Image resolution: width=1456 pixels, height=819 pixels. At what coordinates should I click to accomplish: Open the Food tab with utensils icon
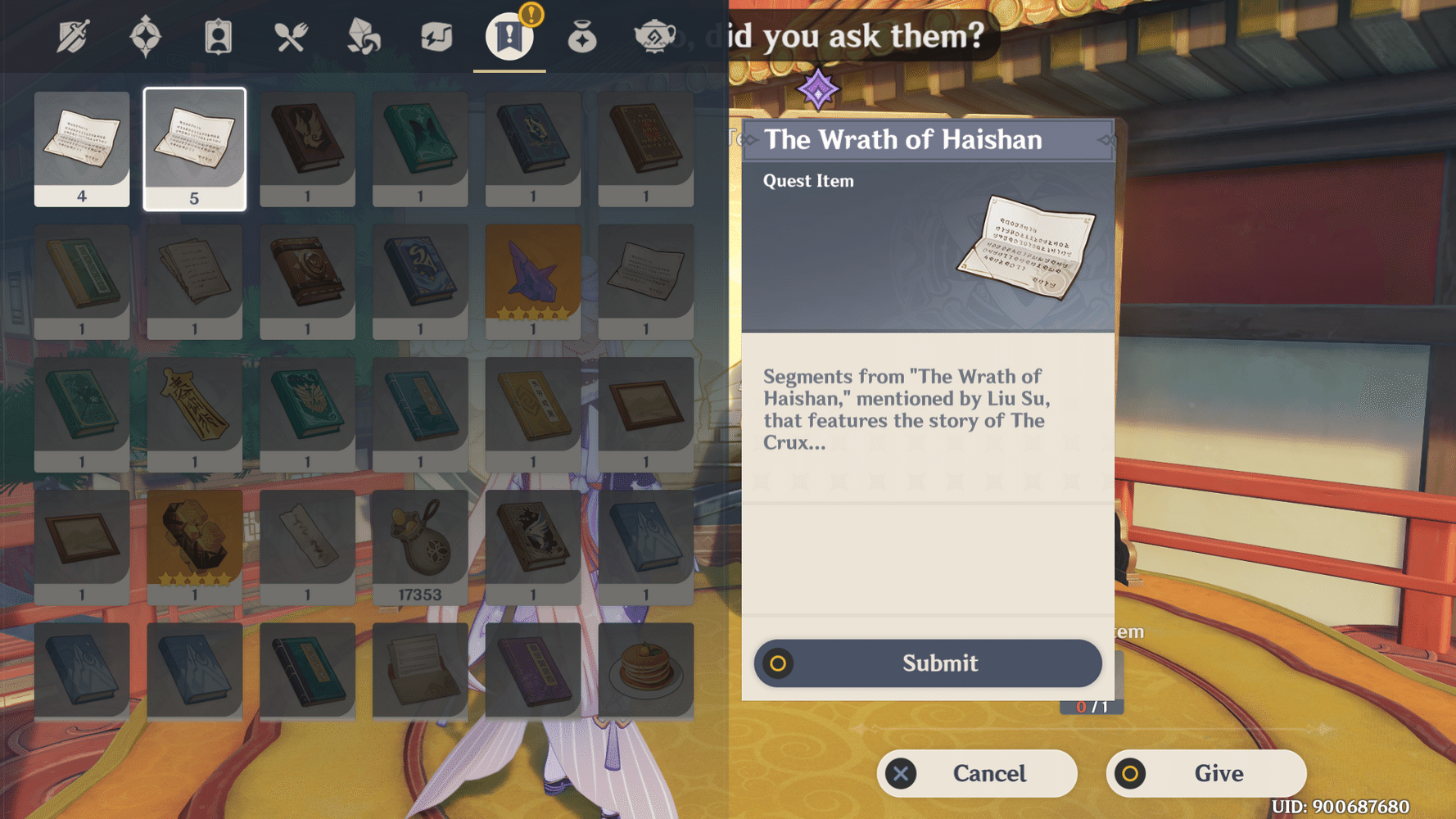click(x=292, y=37)
